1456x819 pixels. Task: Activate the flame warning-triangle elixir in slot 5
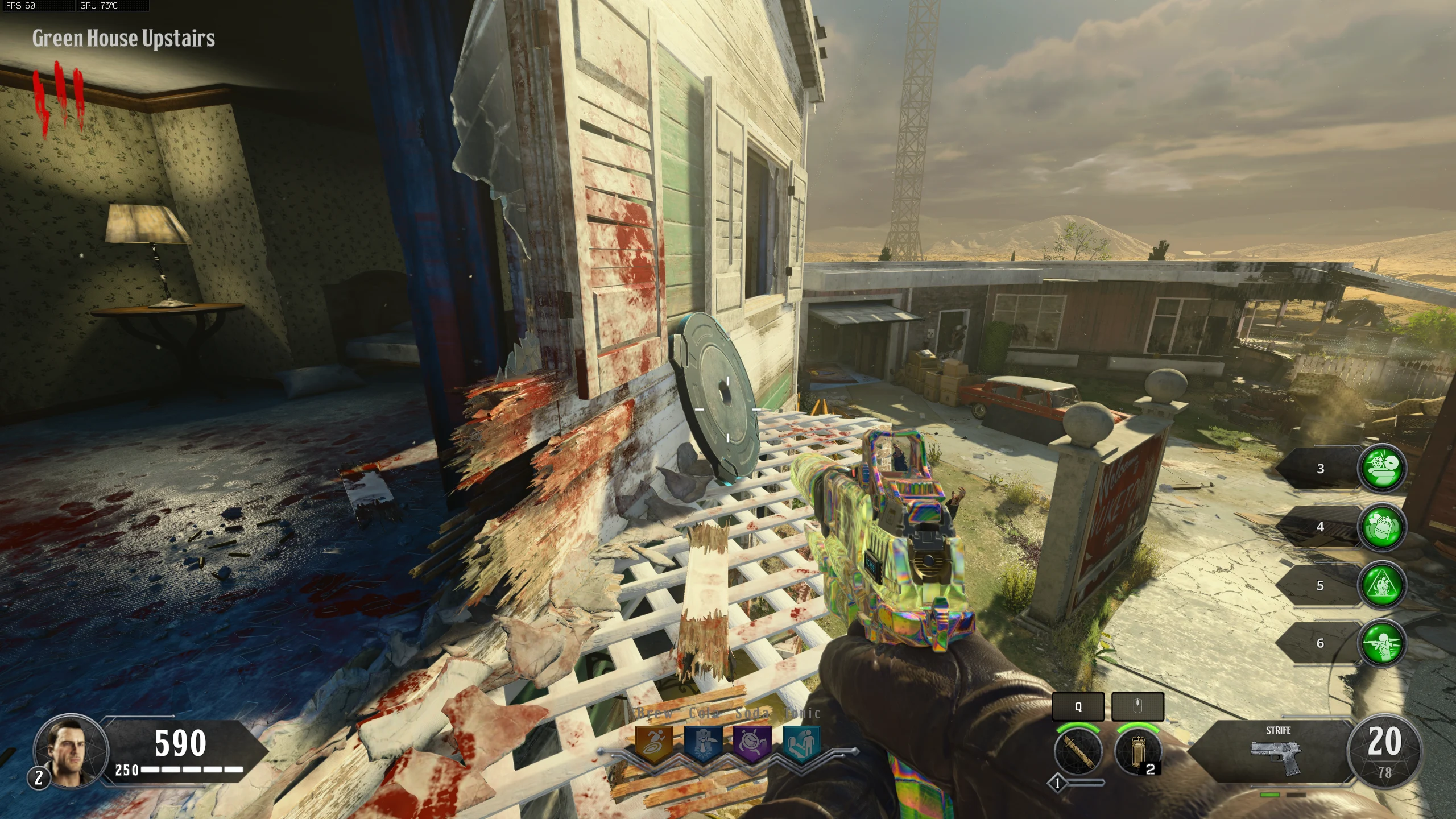(1382, 585)
